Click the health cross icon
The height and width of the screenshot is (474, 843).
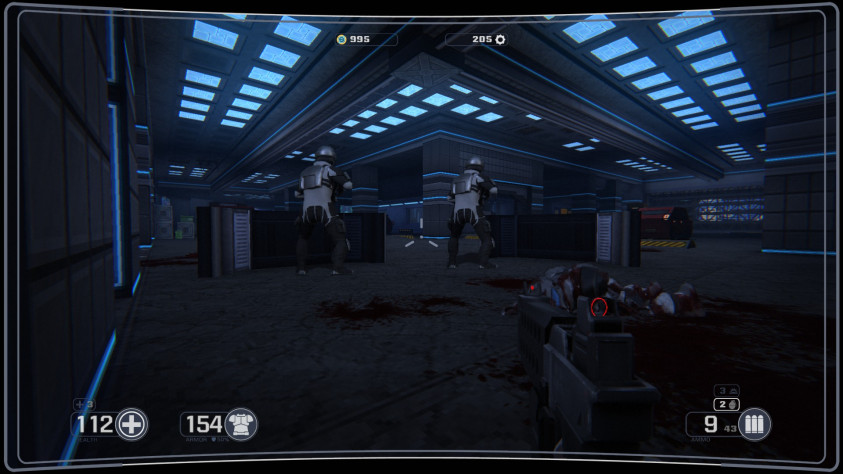pos(131,424)
